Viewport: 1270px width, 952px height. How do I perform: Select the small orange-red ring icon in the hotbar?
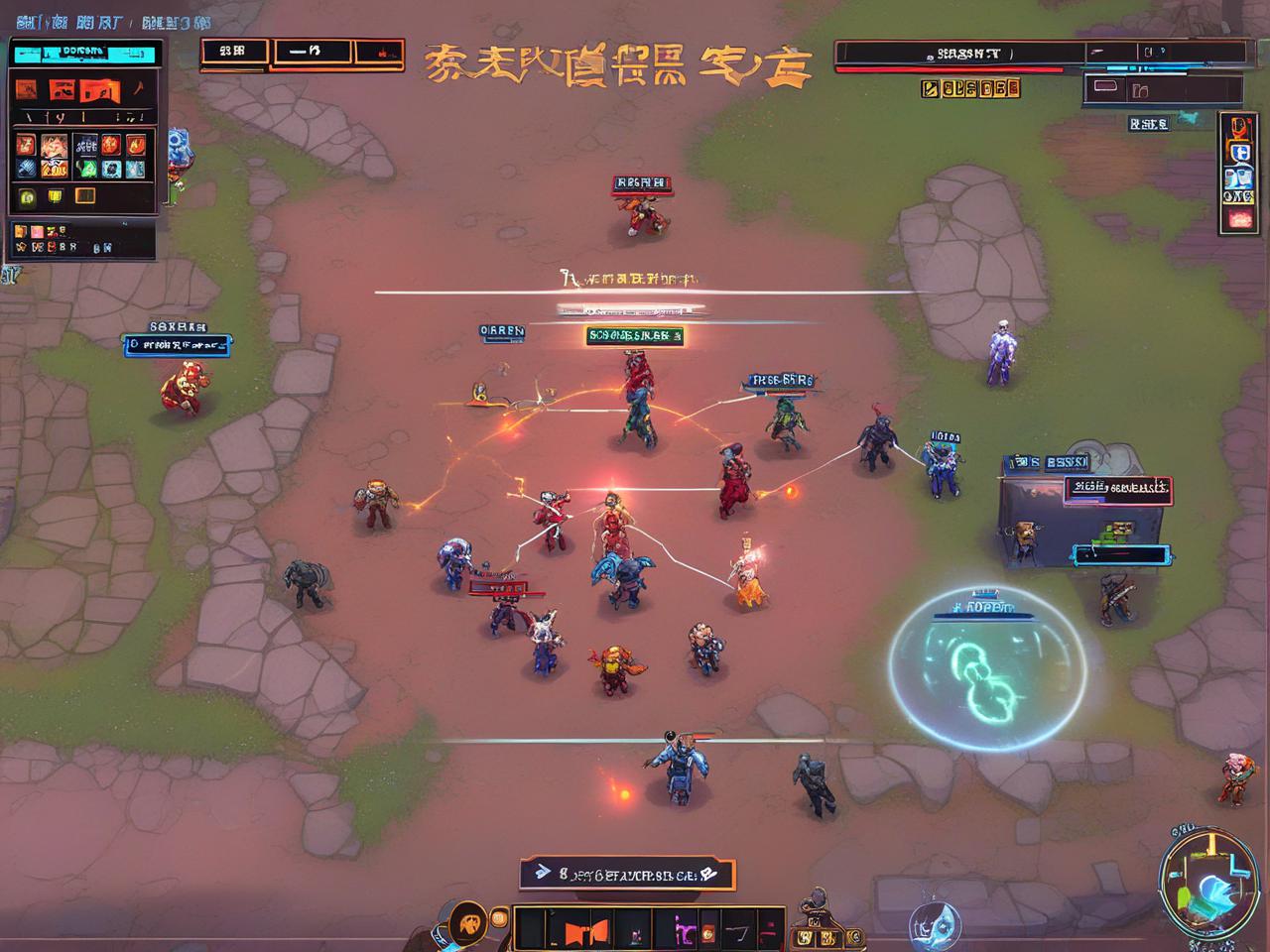click(x=708, y=933)
